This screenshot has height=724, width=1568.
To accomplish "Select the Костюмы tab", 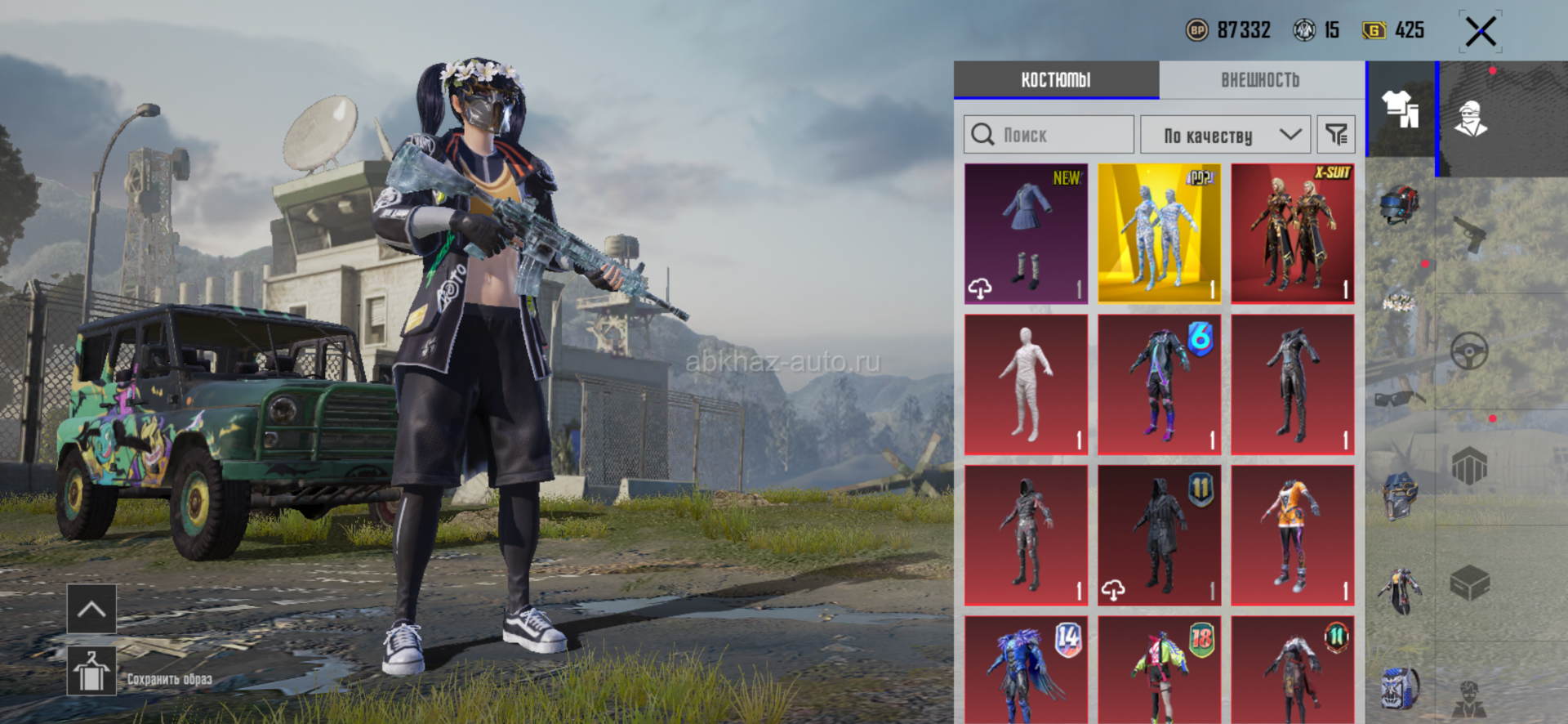I will coord(1055,80).
